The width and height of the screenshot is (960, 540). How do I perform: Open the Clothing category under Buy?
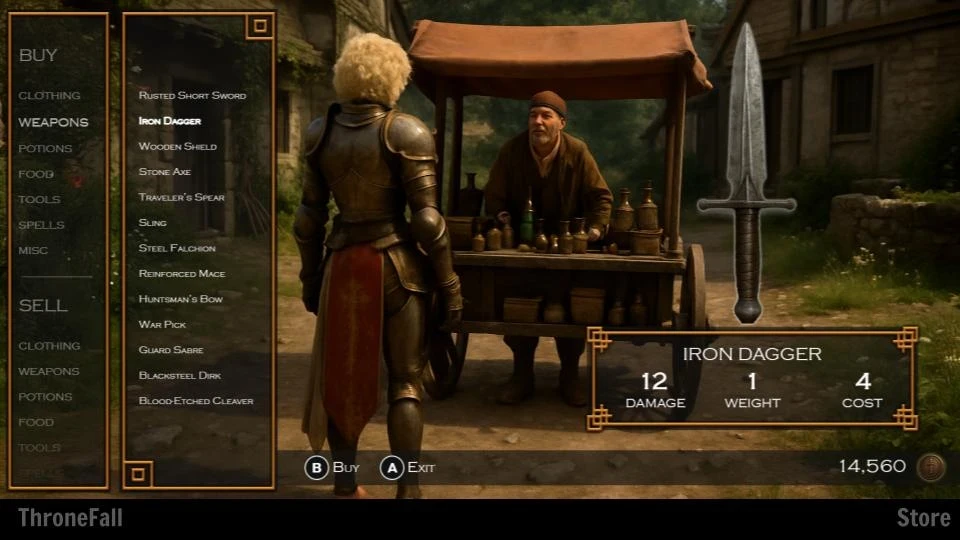click(x=49, y=96)
